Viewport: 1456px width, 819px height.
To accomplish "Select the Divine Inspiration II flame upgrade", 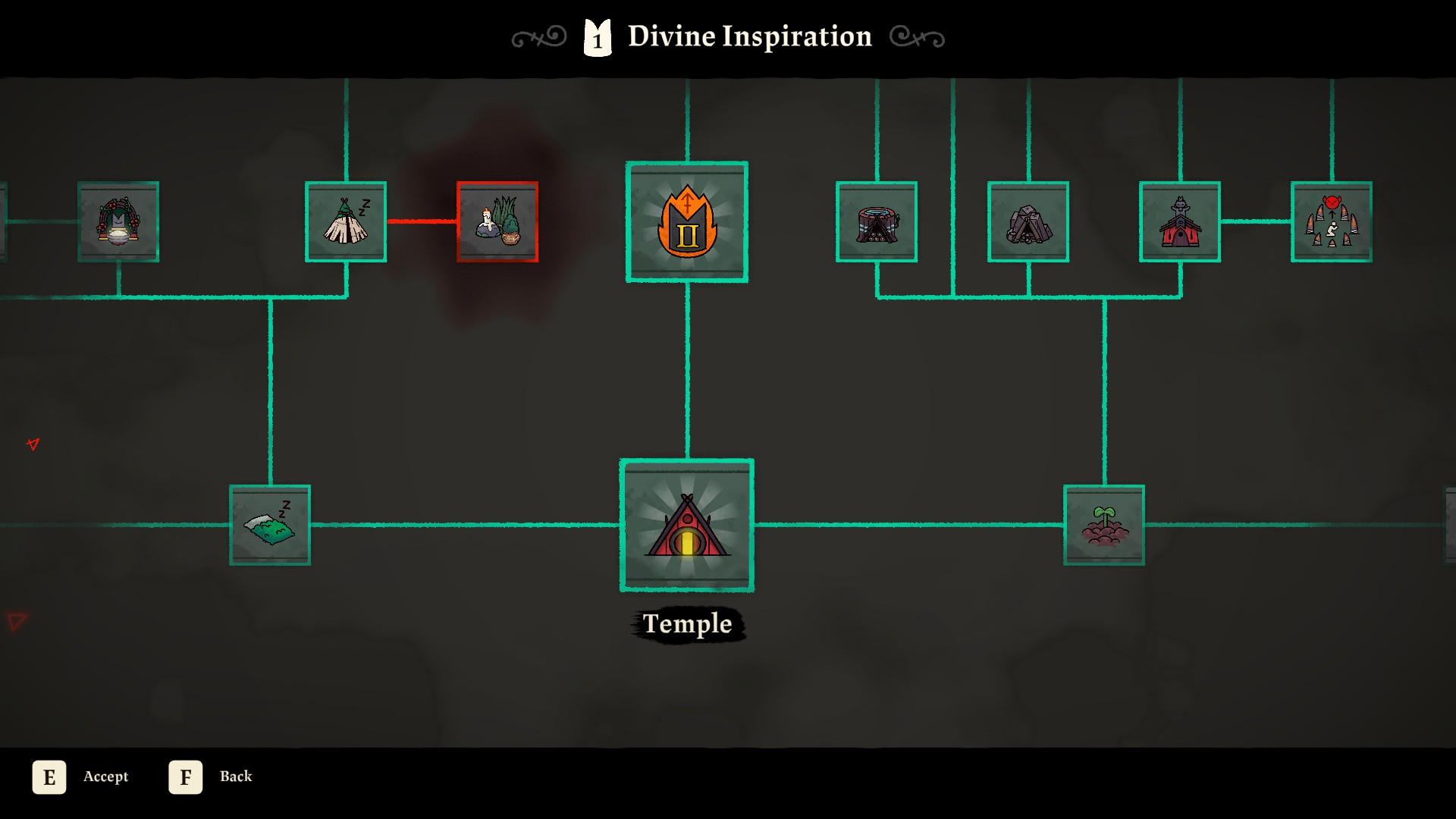I will tap(686, 221).
